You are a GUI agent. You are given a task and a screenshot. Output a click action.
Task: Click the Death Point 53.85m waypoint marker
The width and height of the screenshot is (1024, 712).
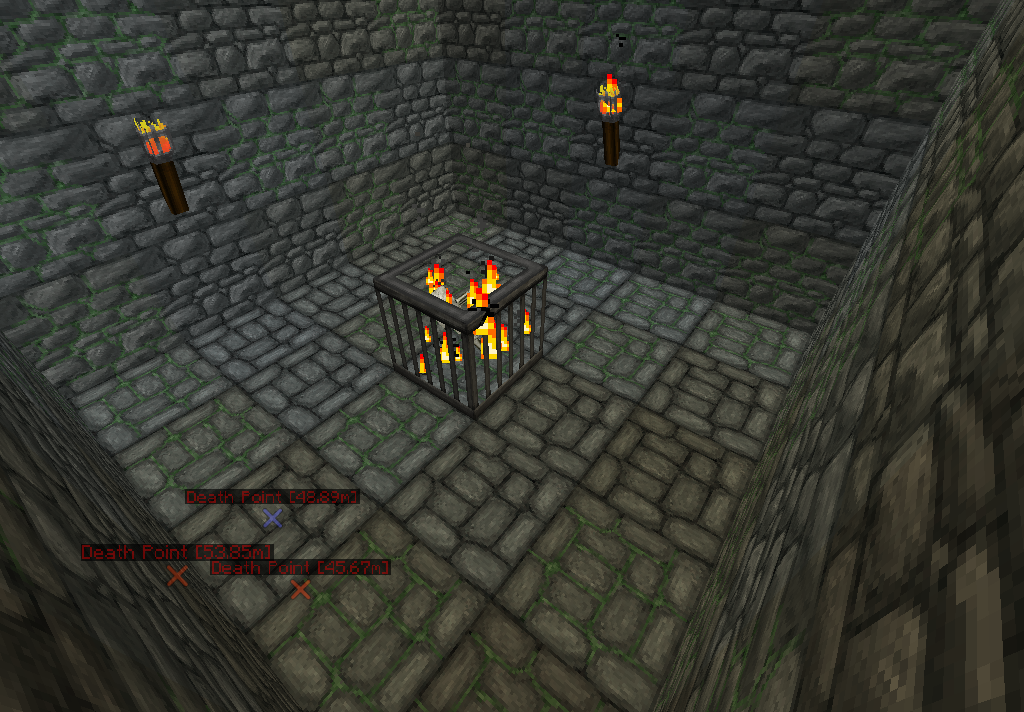(177, 575)
